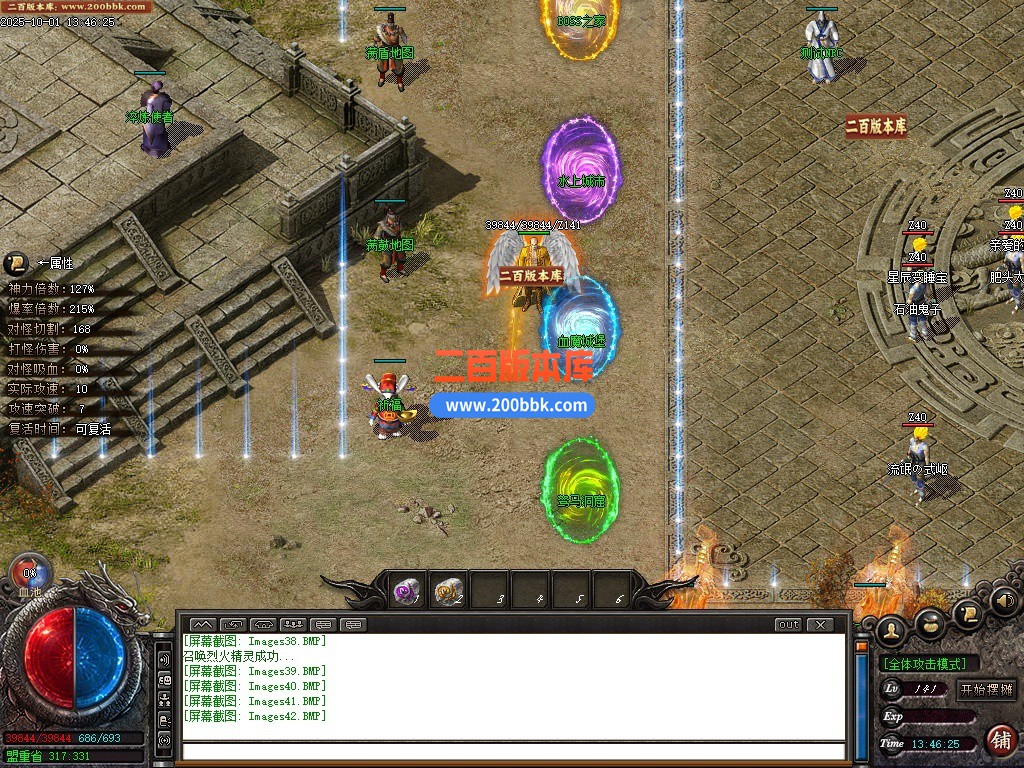Click into the chat text input field

point(510,751)
